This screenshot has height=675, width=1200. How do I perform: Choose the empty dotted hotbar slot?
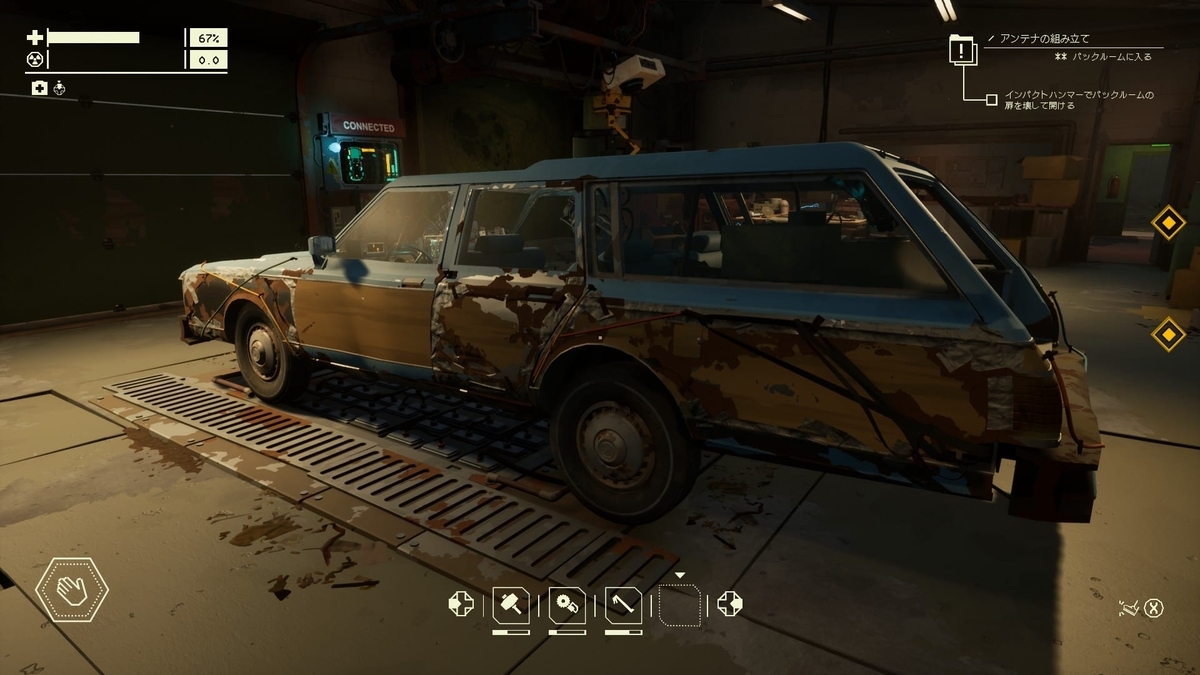tap(680, 605)
